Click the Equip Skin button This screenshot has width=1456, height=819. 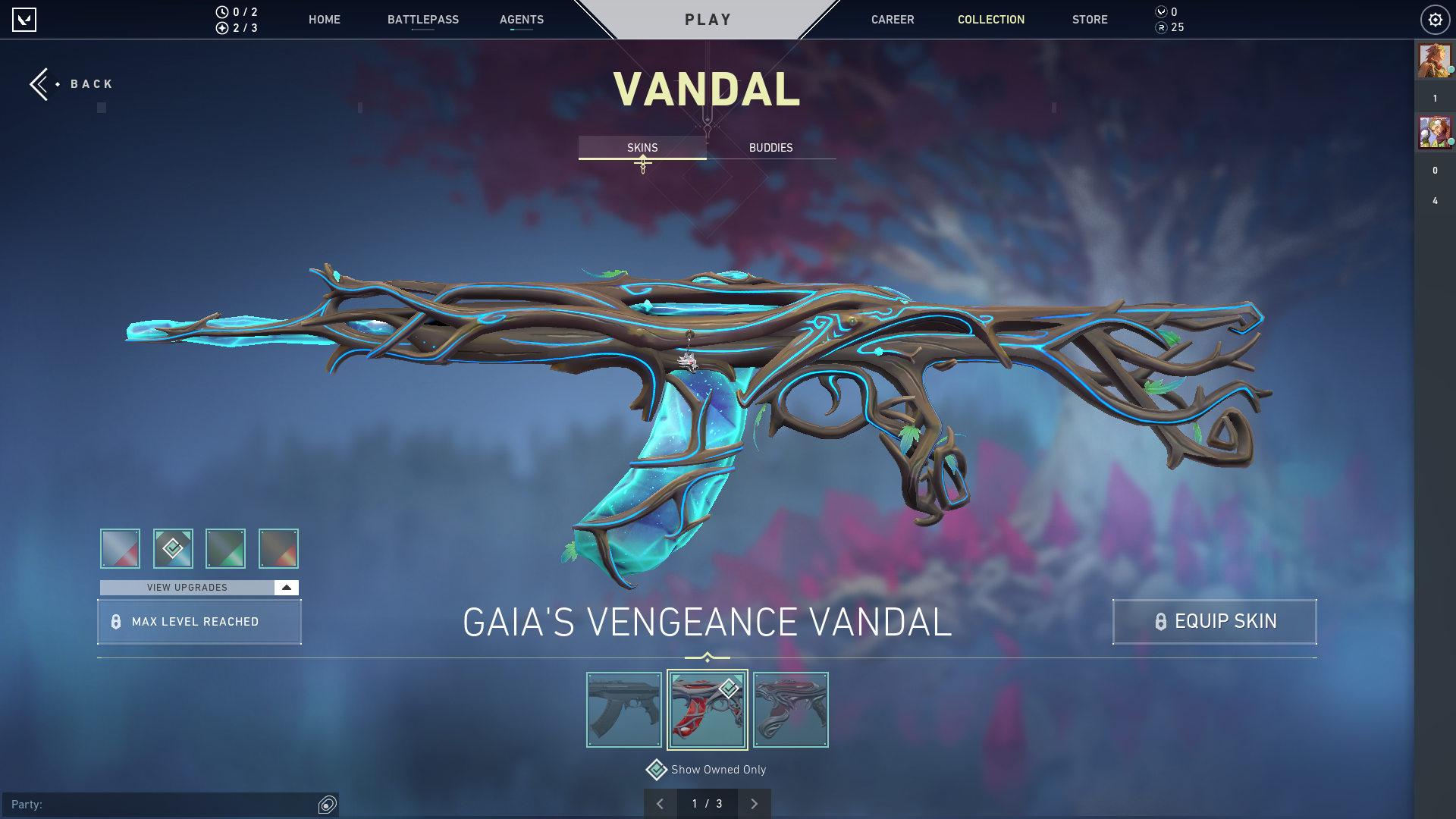click(x=1214, y=622)
